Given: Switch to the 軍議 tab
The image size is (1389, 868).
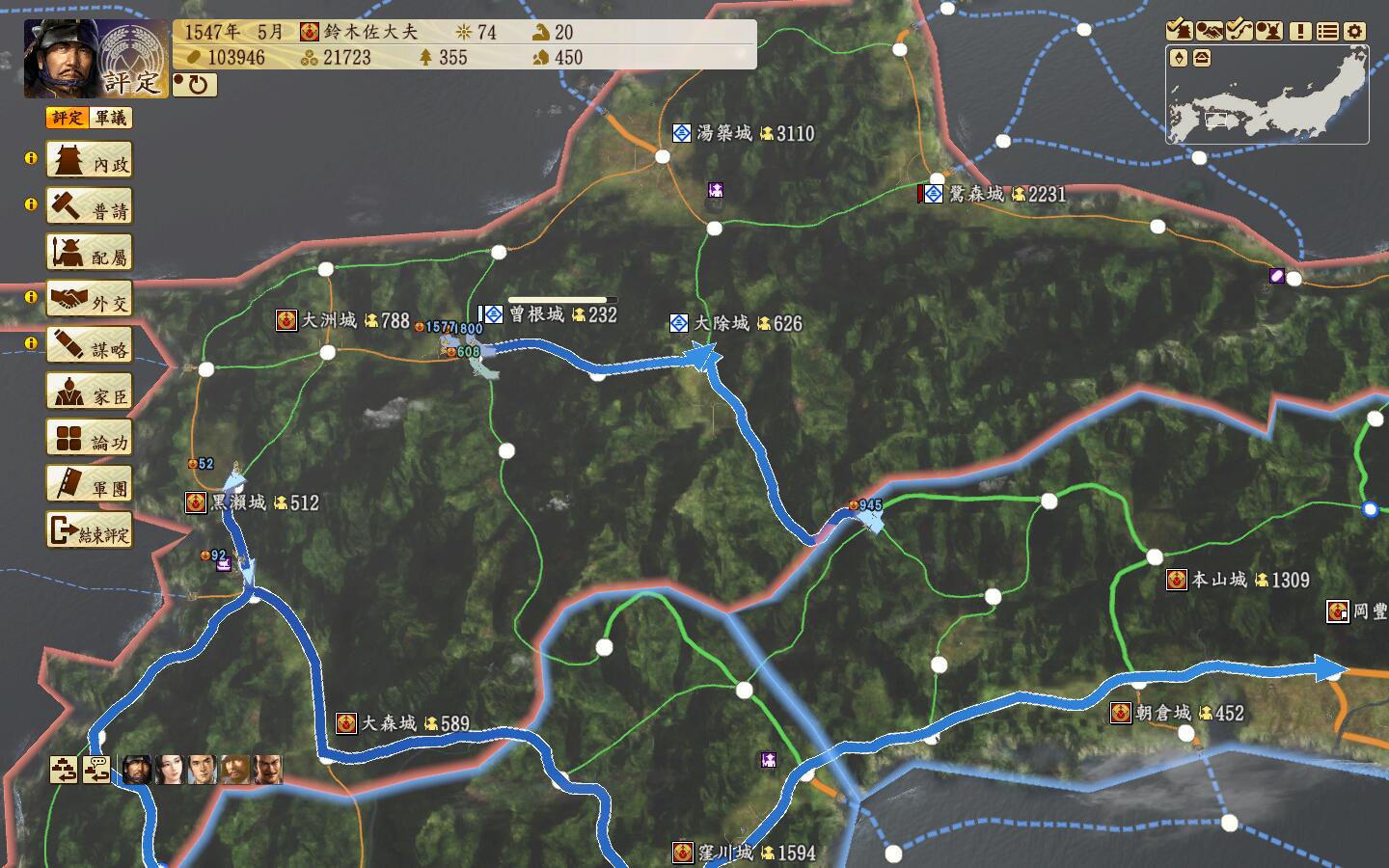Looking at the screenshot, I should 111,118.
